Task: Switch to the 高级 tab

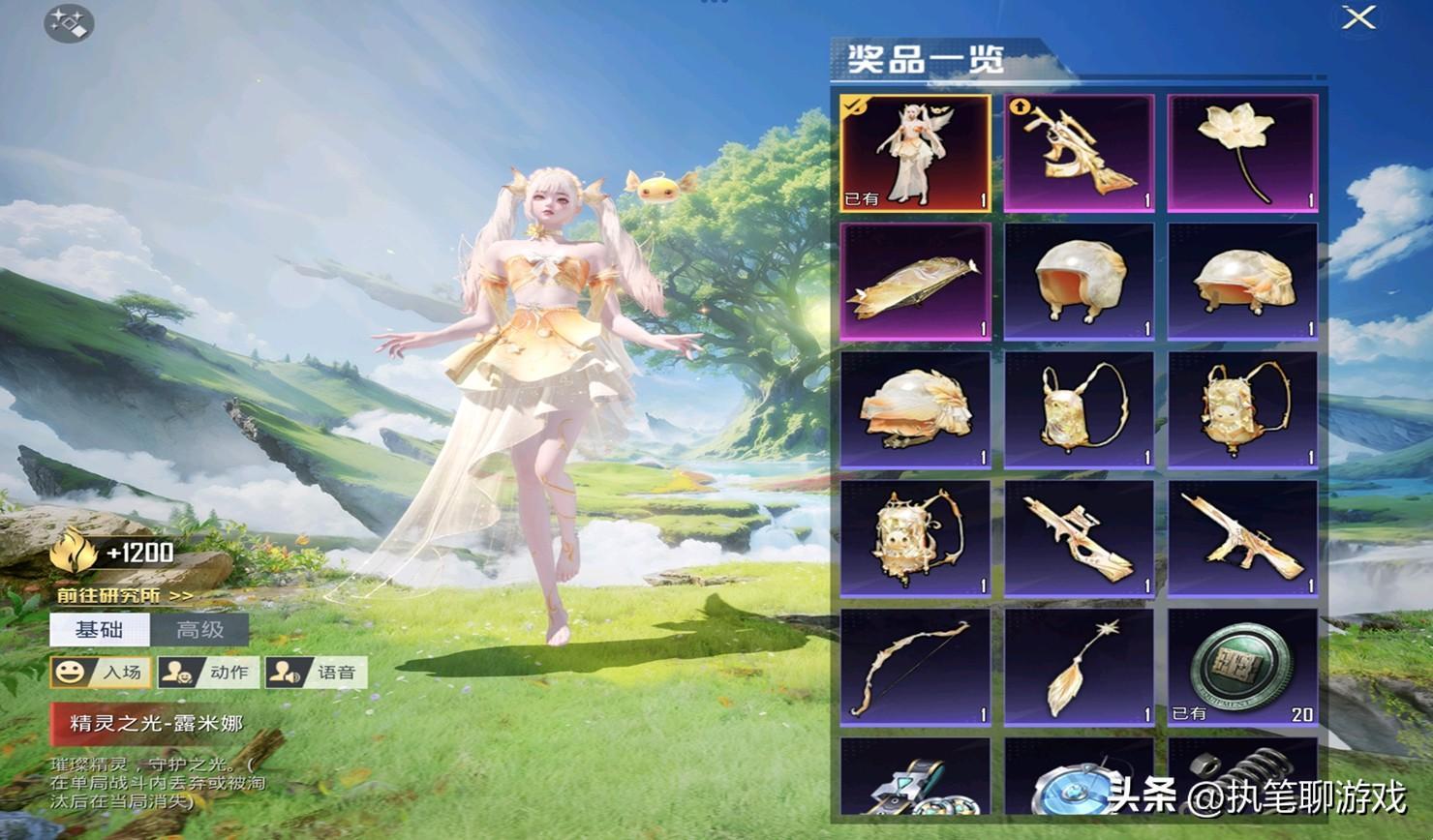Action: pos(200,630)
